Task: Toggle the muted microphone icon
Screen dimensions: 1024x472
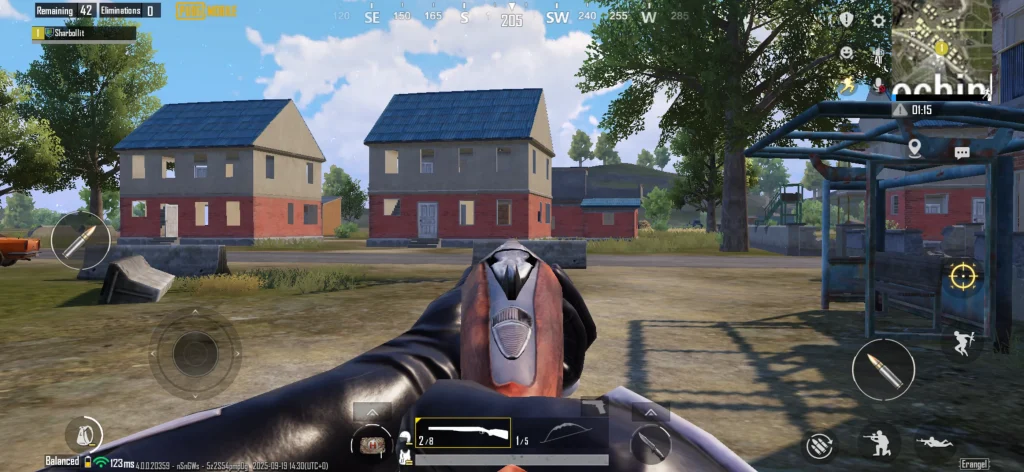Action: click(x=878, y=85)
